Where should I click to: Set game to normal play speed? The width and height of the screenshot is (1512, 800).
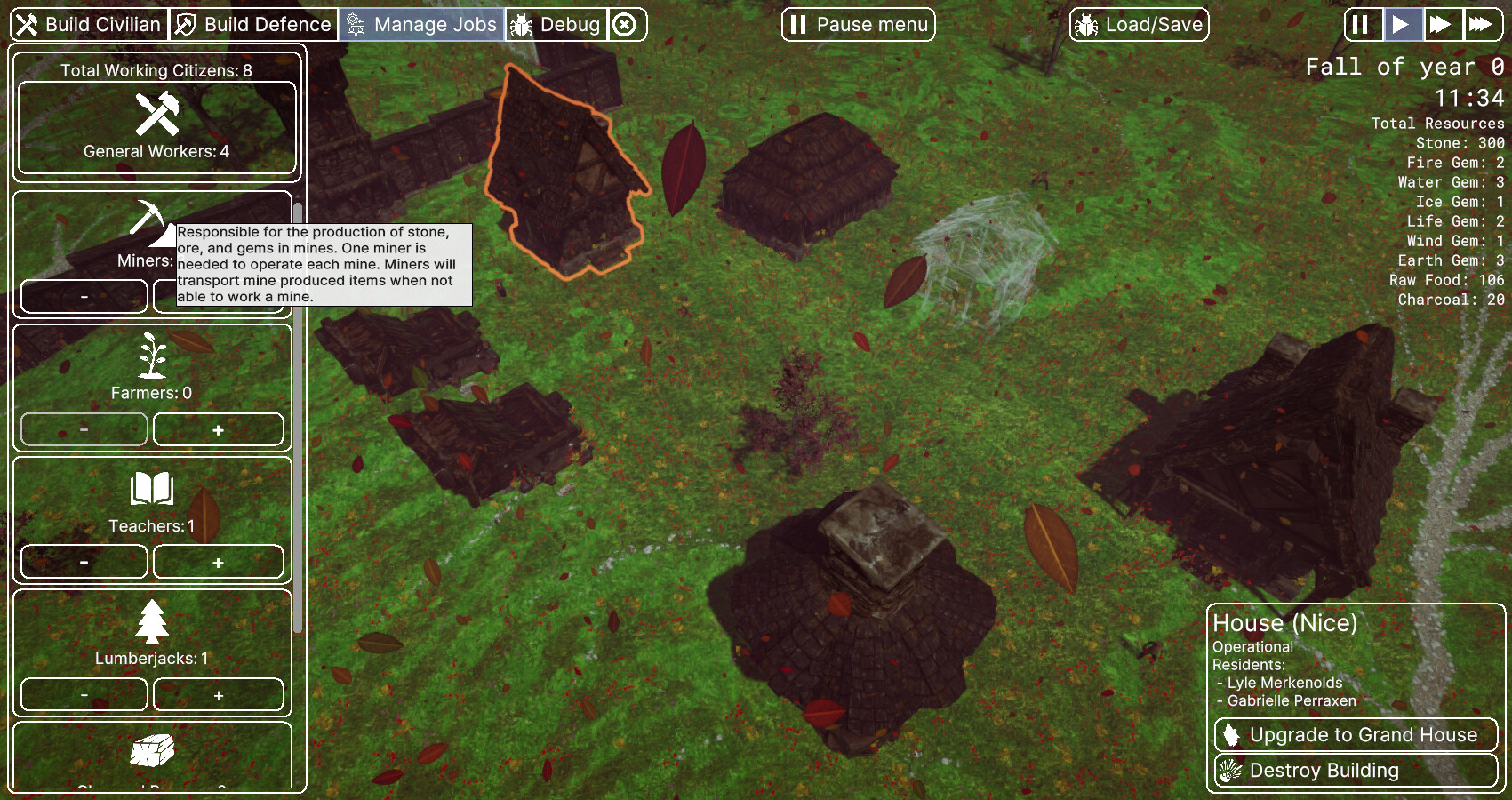click(1402, 25)
